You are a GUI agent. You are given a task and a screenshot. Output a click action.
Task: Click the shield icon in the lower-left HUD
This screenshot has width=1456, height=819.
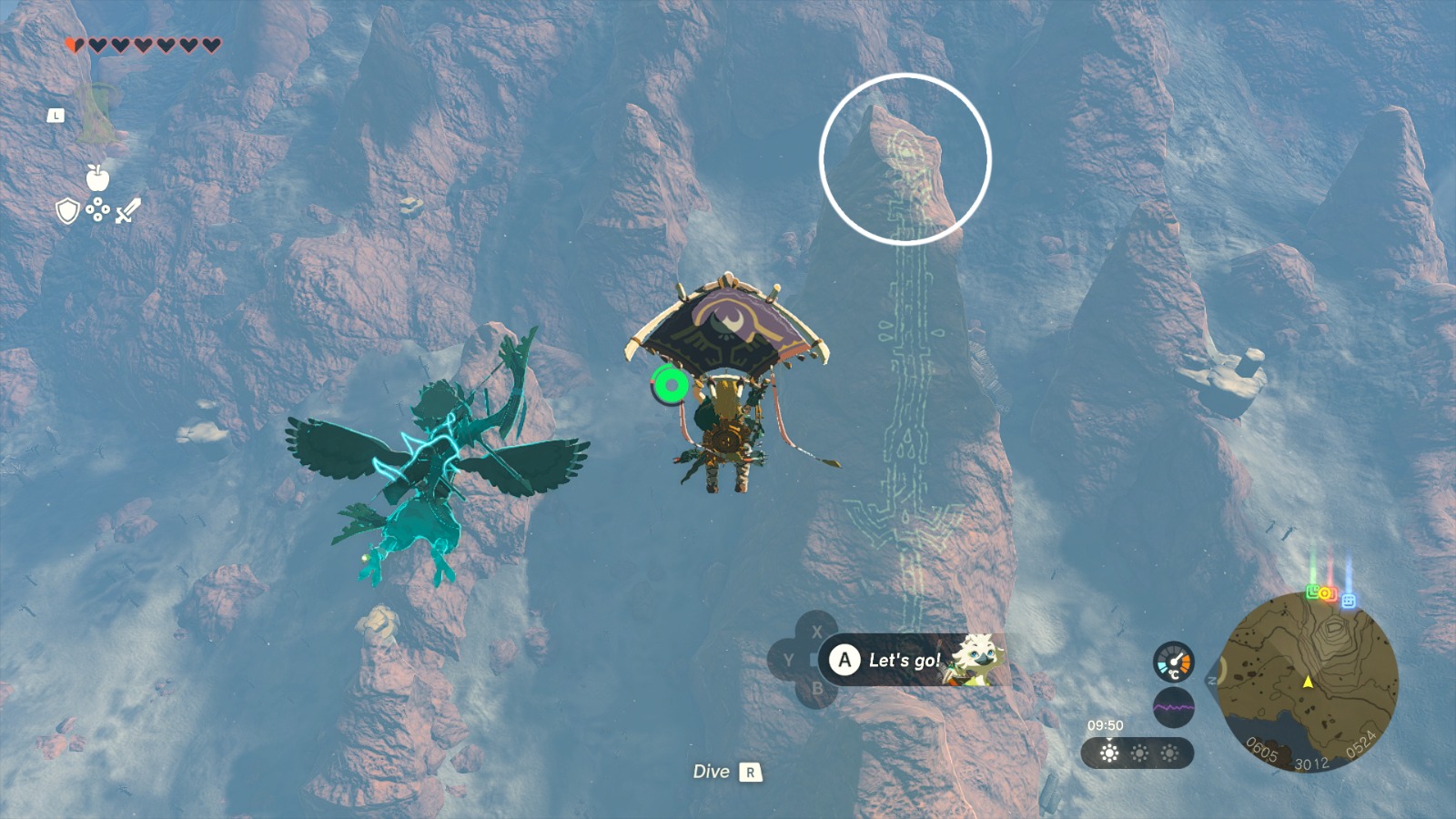coord(67,209)
